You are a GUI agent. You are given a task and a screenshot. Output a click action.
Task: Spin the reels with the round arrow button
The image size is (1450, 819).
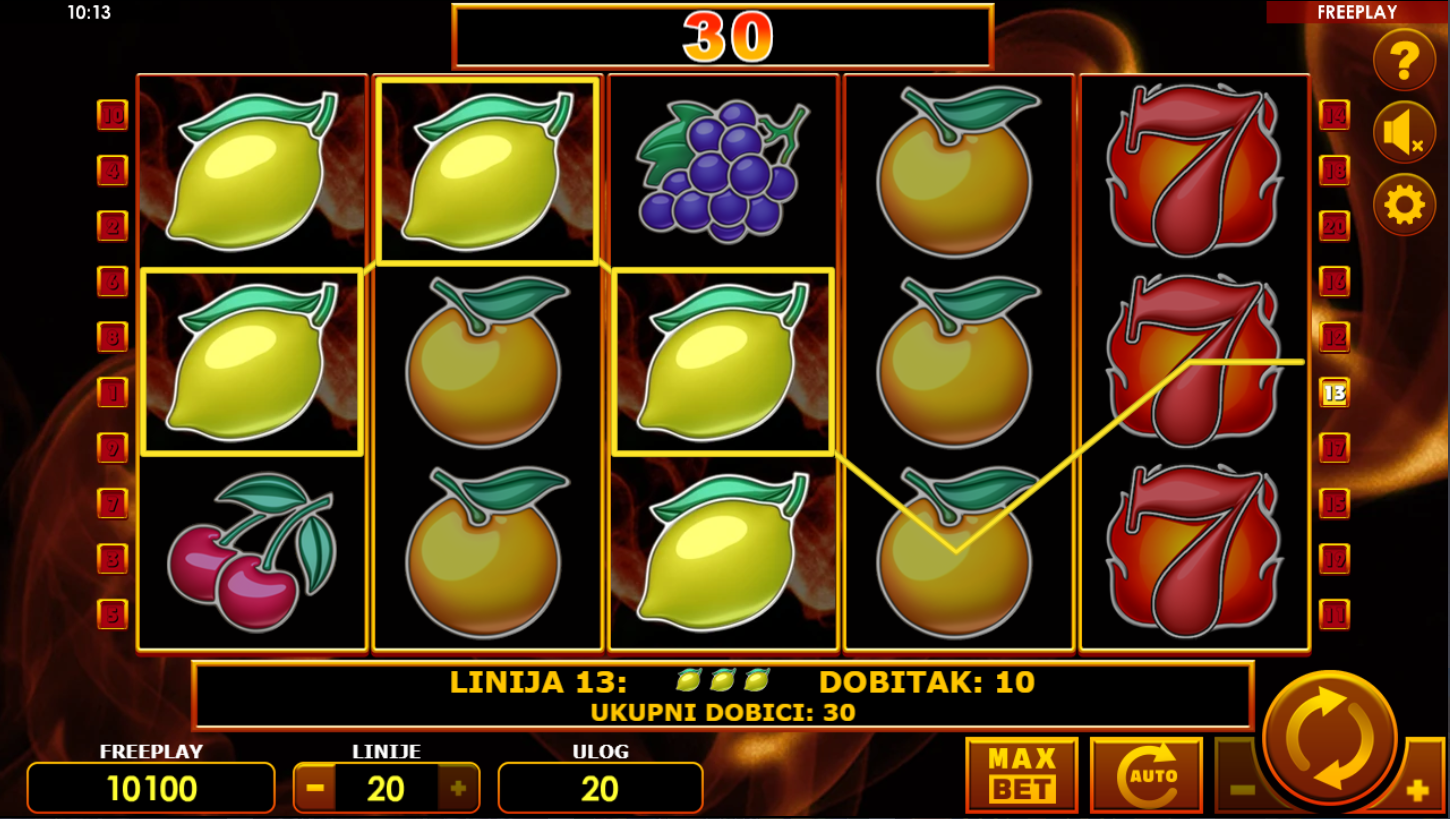tap(1329, 738)
